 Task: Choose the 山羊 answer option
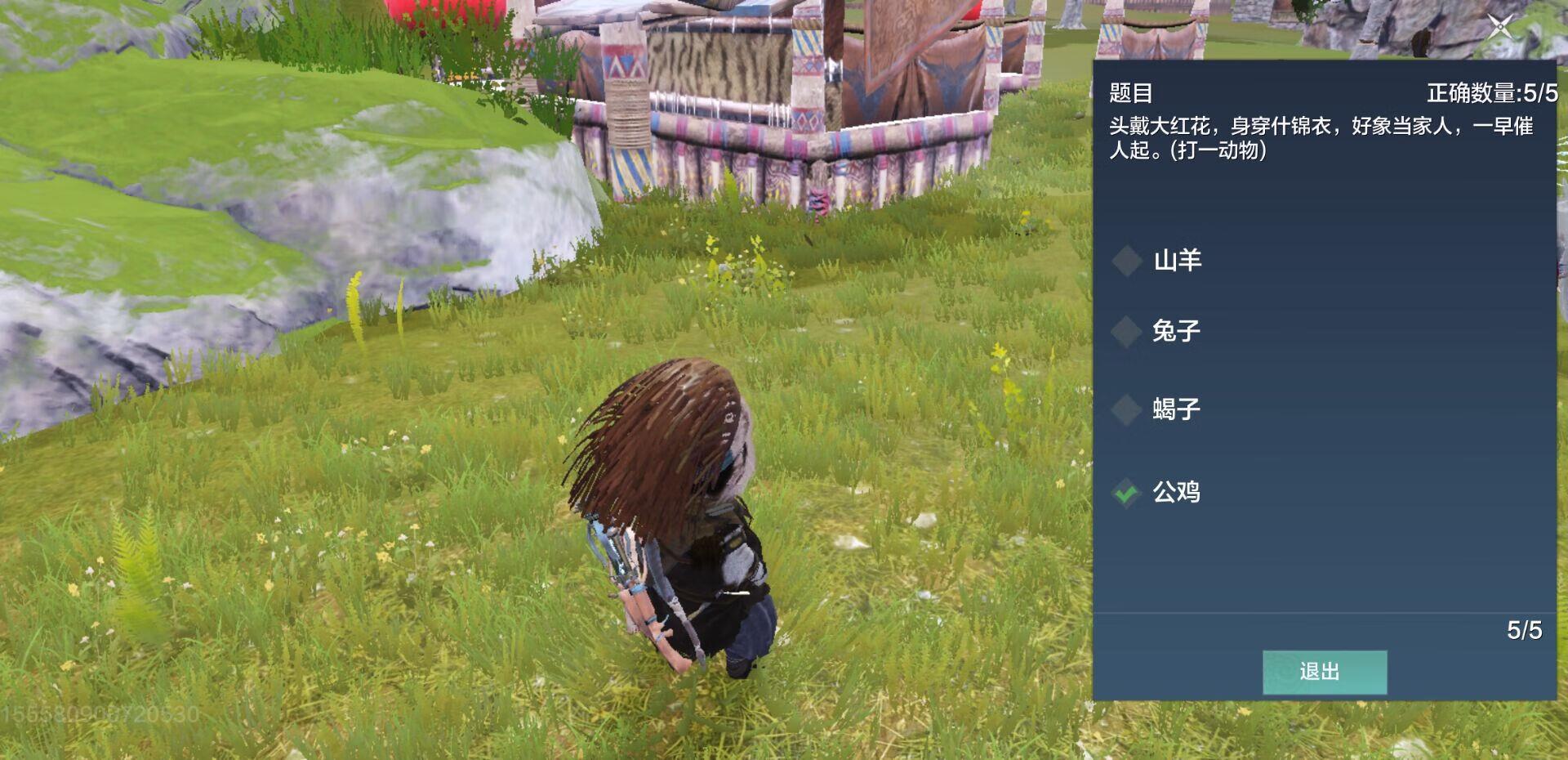click(1176, 261)
